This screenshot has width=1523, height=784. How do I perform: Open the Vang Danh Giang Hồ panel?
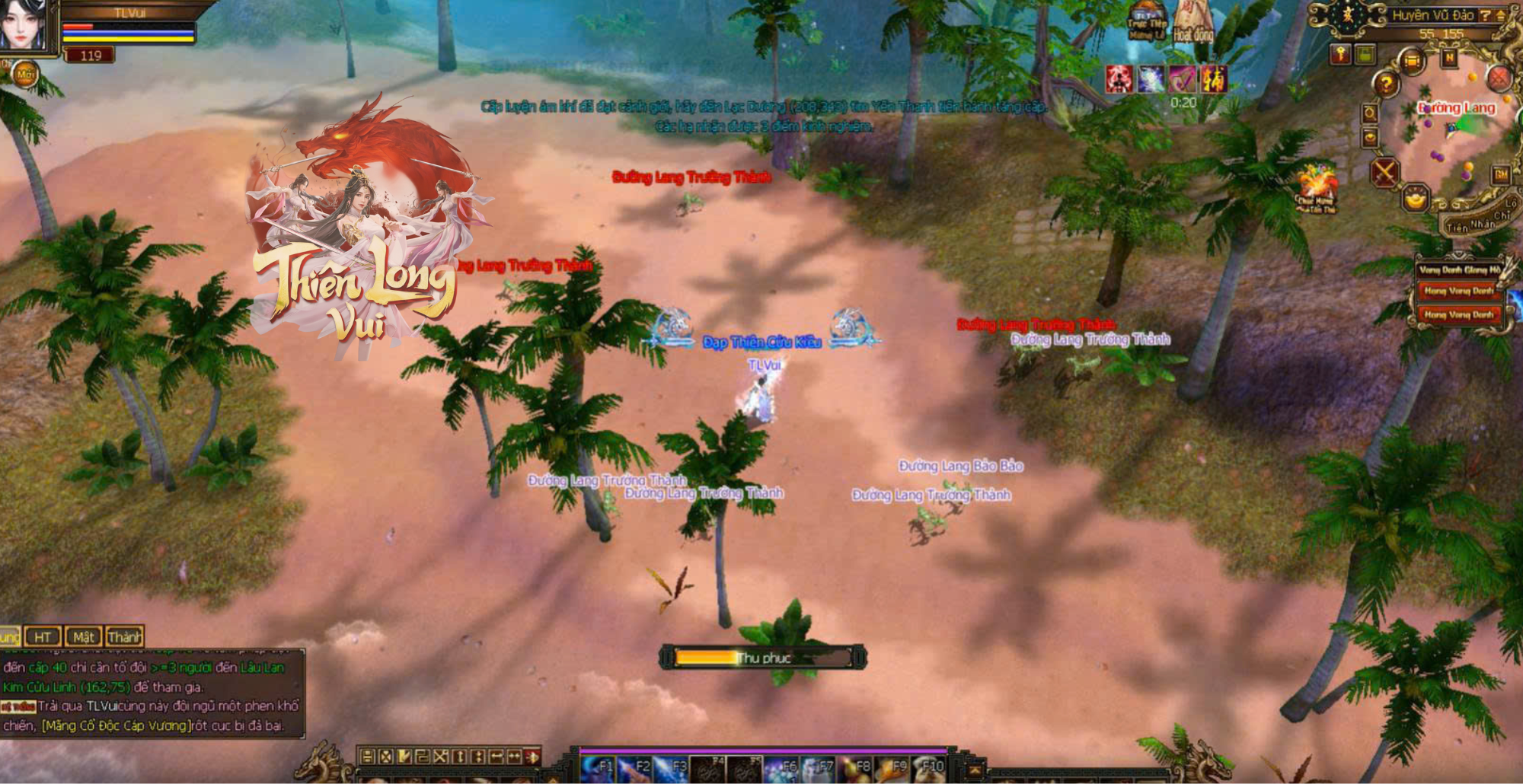coord(1459,269)
